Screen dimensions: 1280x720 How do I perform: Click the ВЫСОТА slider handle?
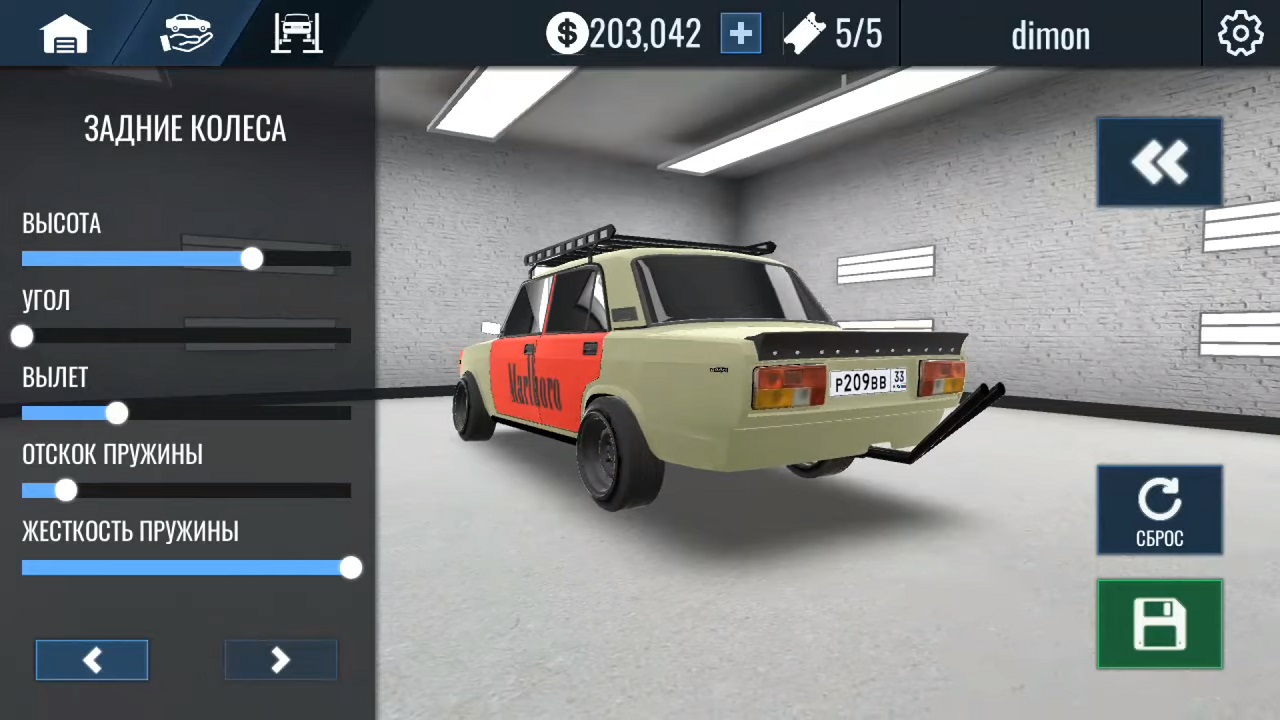click(252, 259)
